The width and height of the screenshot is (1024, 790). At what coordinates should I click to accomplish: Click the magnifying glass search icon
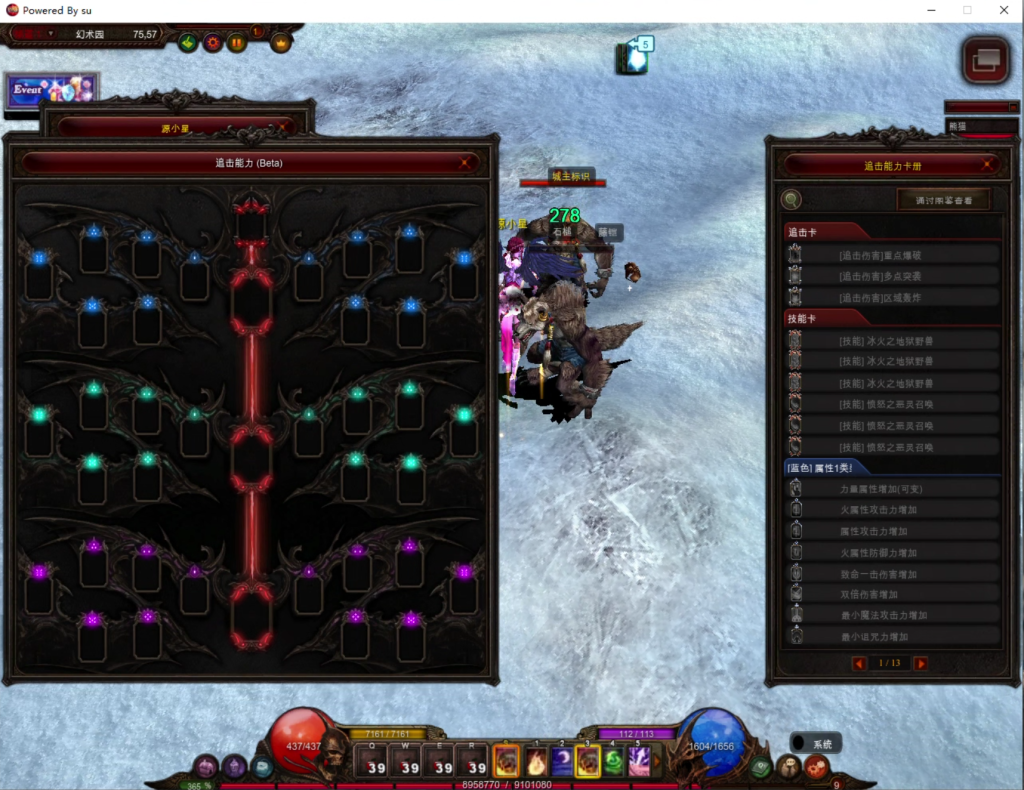791,200
